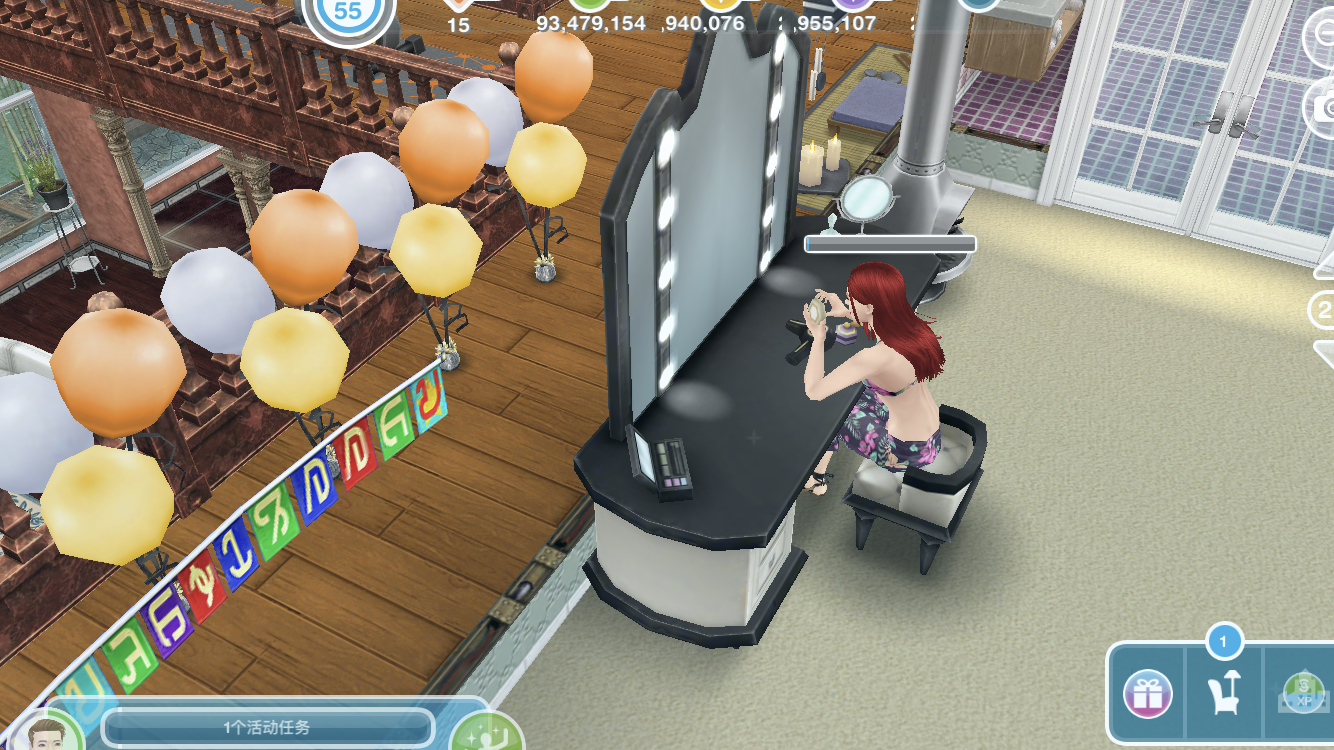Screen dimensions: 1334x750
Task: Go up one floor with the up arrow
Action: coord(1323,265)
